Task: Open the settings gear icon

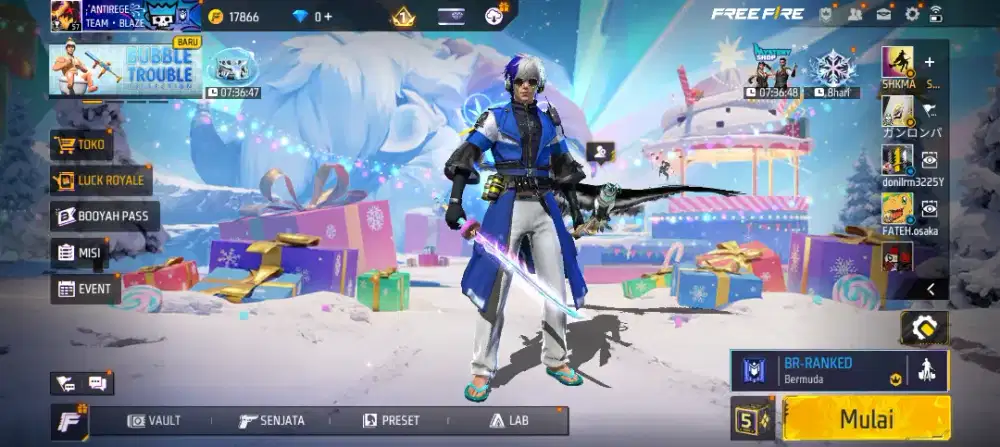Action: pos(911,14)
